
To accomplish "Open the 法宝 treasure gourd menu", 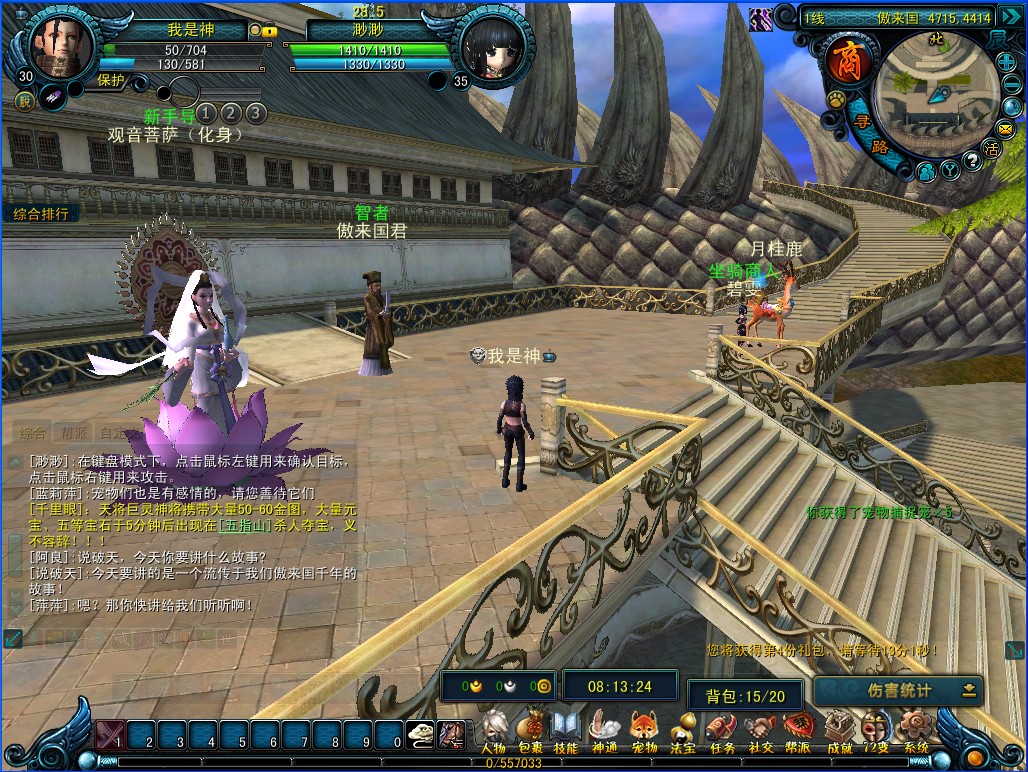I will coord(683,731).
